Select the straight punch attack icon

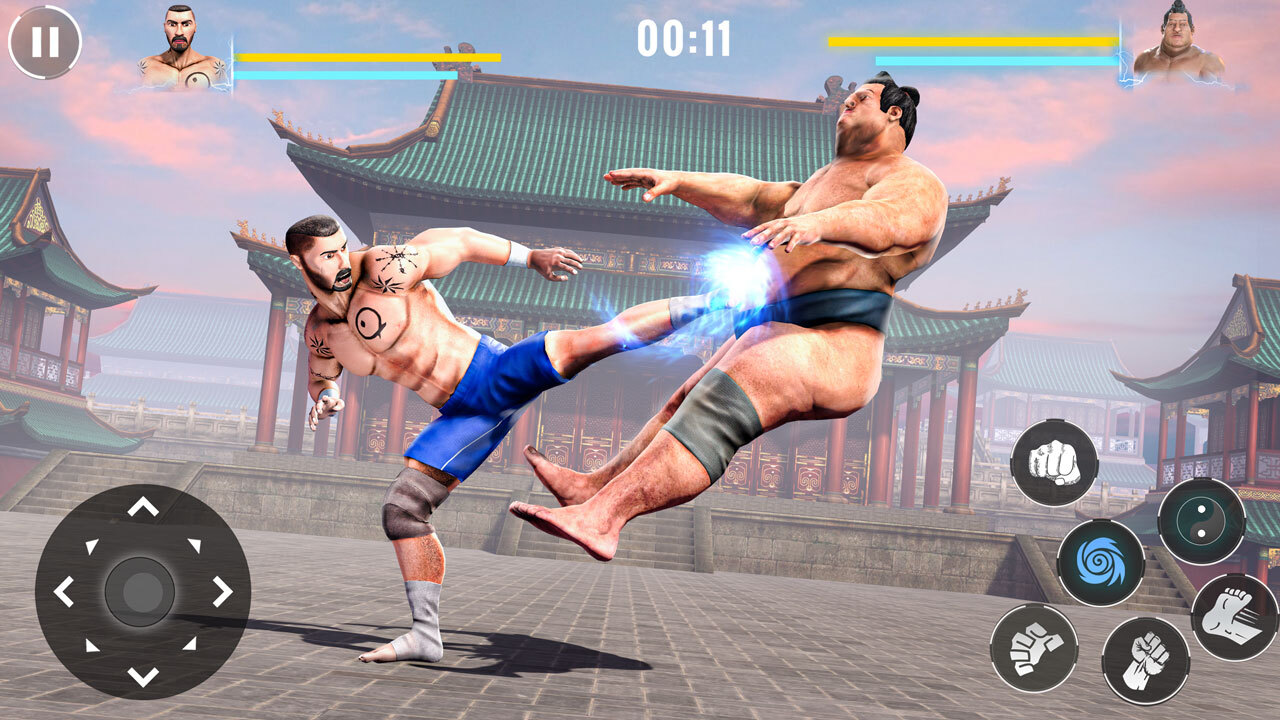1054,462
